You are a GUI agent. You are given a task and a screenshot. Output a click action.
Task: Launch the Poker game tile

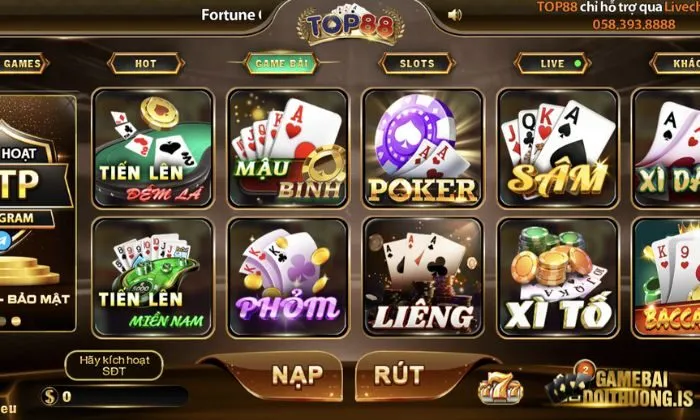point(422,148)
